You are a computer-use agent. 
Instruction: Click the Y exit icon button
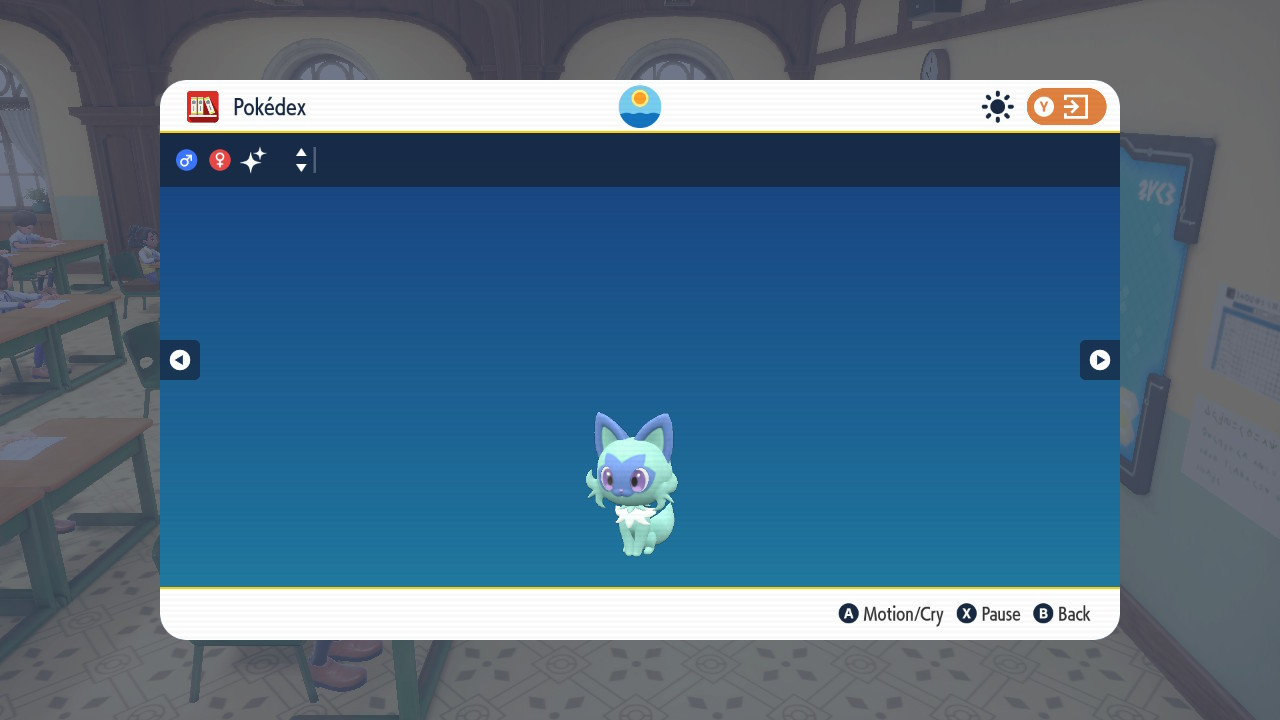[x=1066, y=106]
